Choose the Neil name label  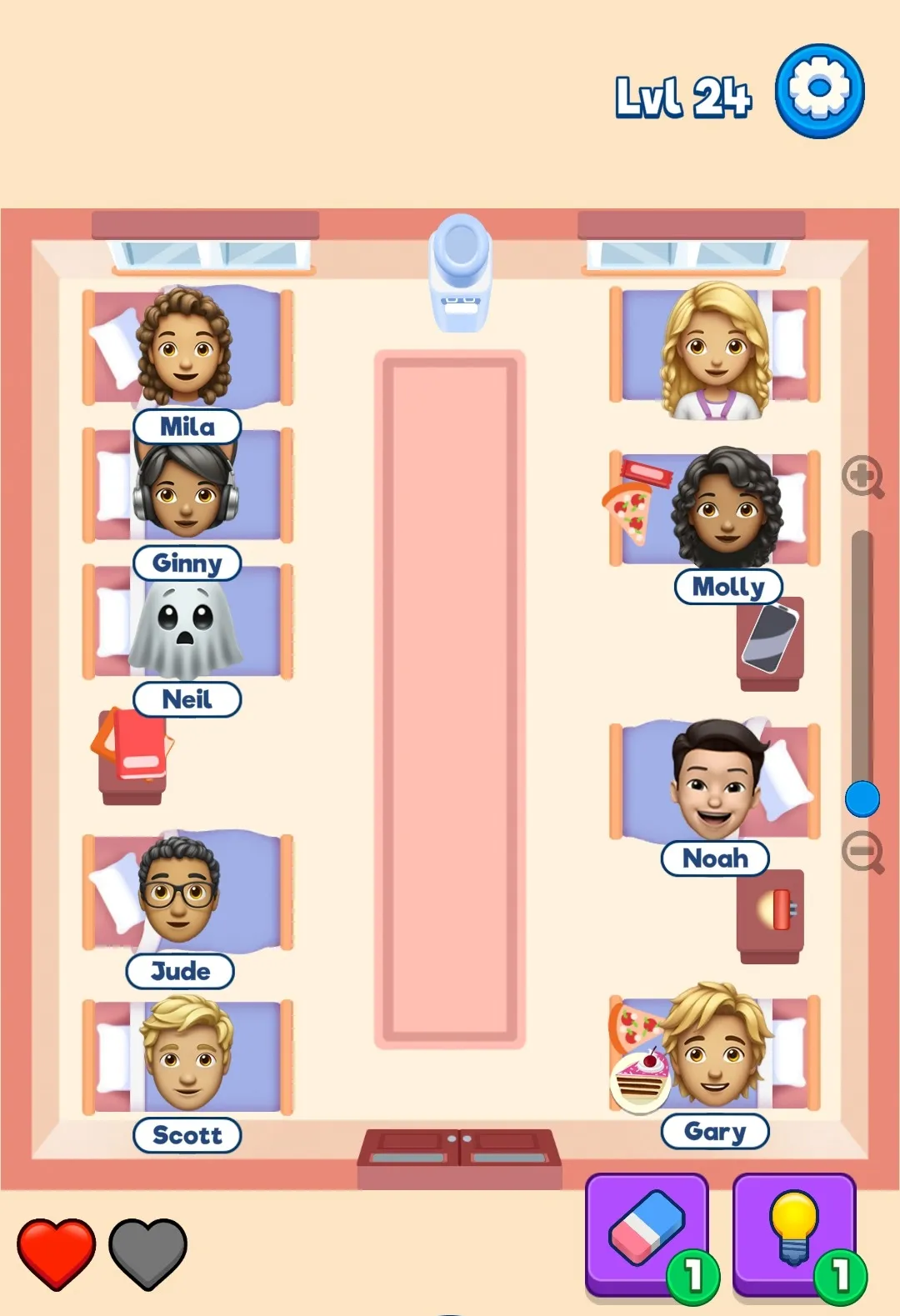coord(187,699)
